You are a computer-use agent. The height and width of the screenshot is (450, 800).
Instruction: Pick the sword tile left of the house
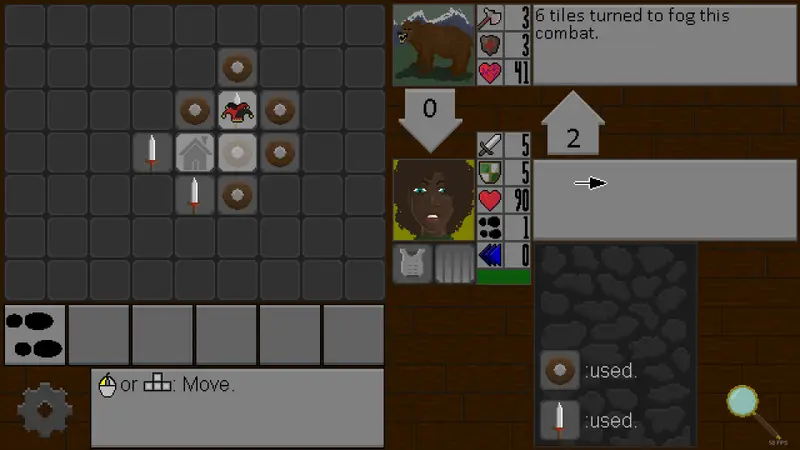(x=153, y=153)
